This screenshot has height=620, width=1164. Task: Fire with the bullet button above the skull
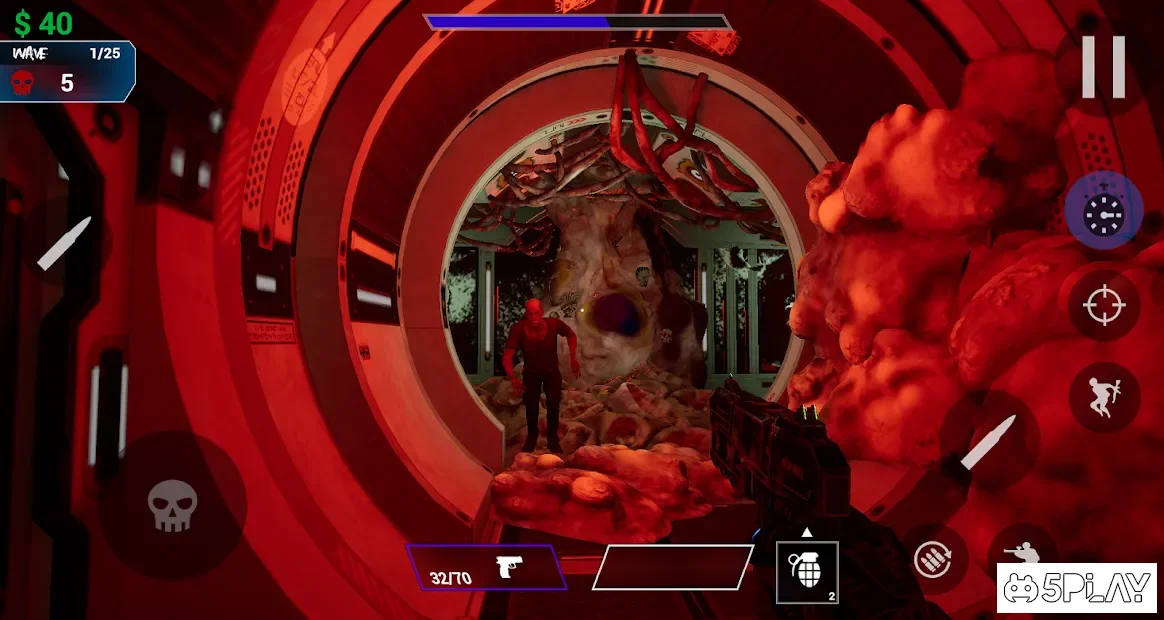point(64,243)
